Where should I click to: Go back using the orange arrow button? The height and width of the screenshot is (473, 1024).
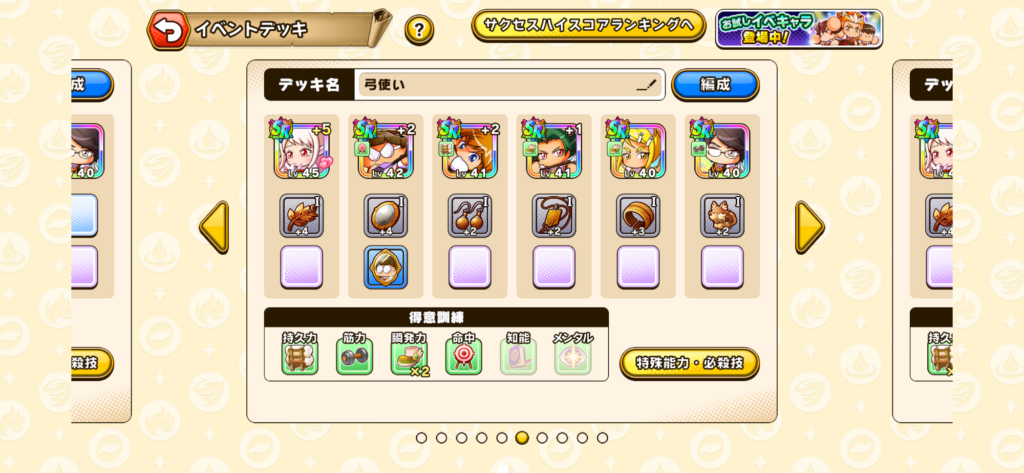[x=168, y=30]
